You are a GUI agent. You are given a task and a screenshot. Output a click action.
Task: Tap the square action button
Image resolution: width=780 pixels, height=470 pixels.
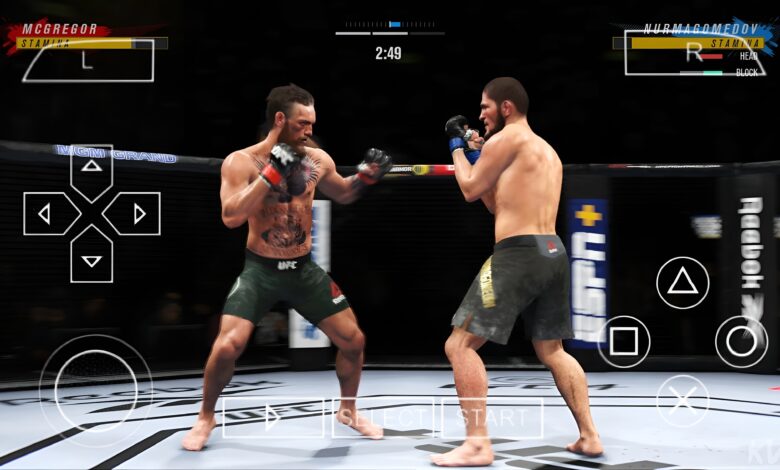click(x=623, y=342)
